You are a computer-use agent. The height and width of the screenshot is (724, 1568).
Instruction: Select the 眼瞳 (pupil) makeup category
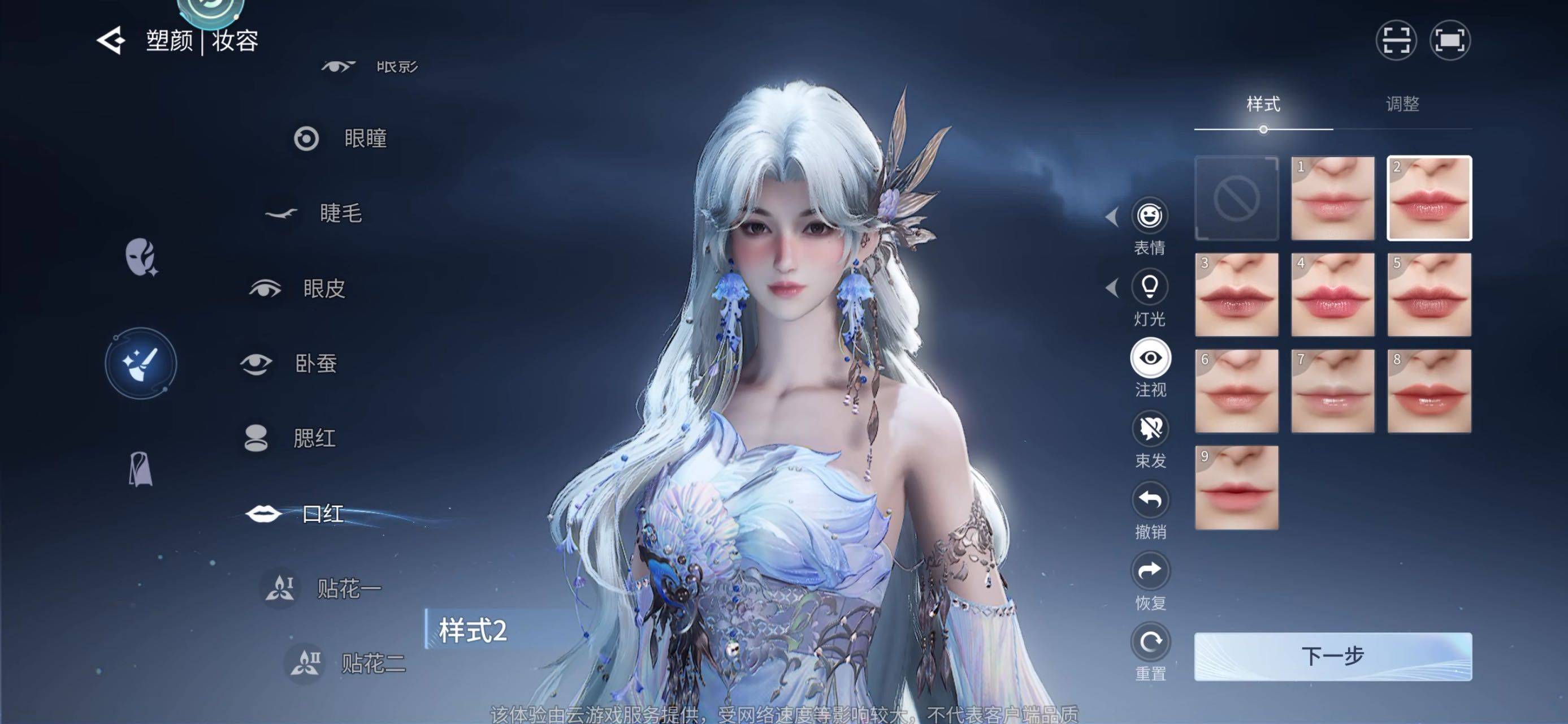pyautogui.click(x=364, y=139)
